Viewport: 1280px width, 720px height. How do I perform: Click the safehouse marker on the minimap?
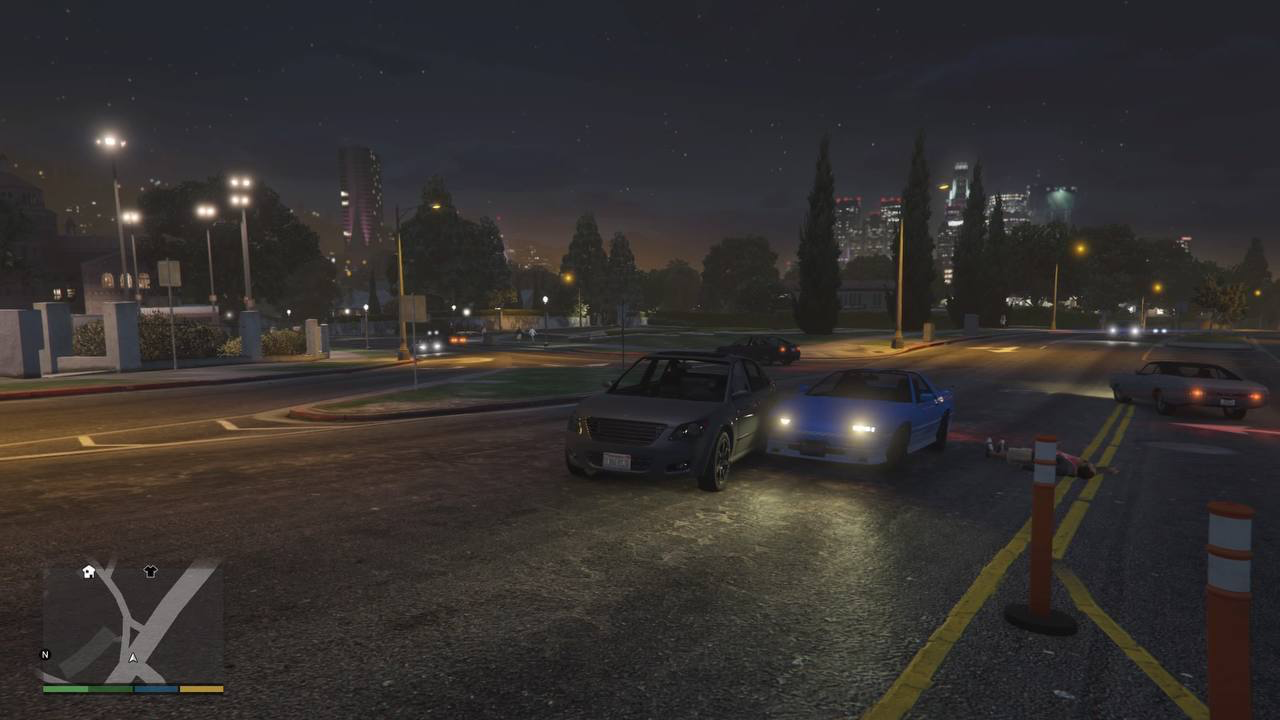pos(89,571)
